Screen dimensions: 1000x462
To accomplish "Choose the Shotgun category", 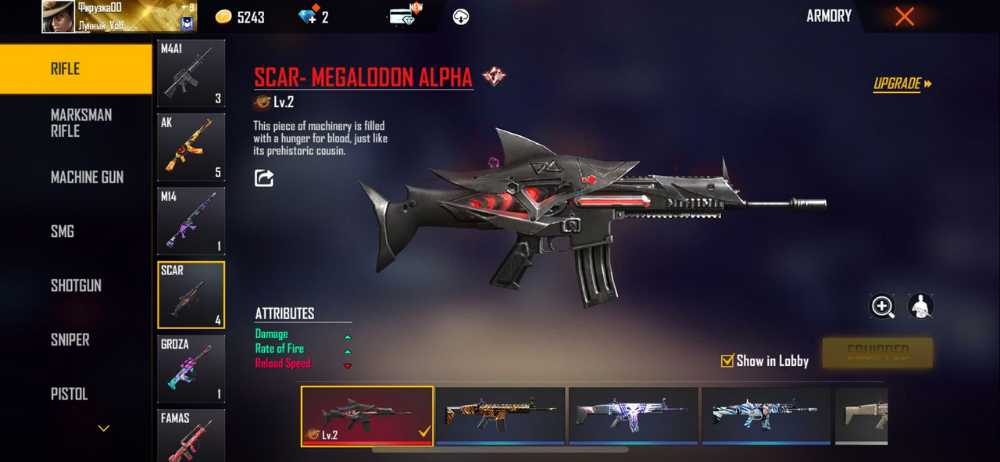I will [x=76, y=286].
